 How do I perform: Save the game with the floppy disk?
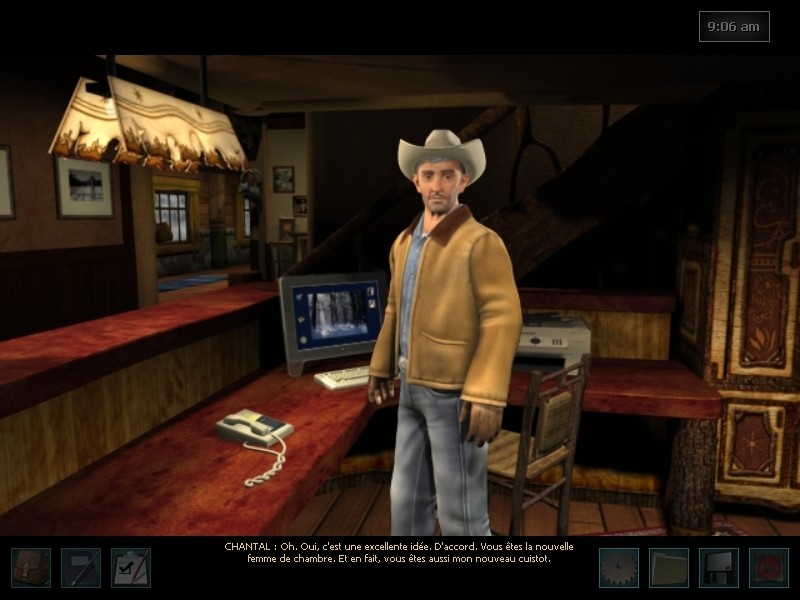click(718, 567)
